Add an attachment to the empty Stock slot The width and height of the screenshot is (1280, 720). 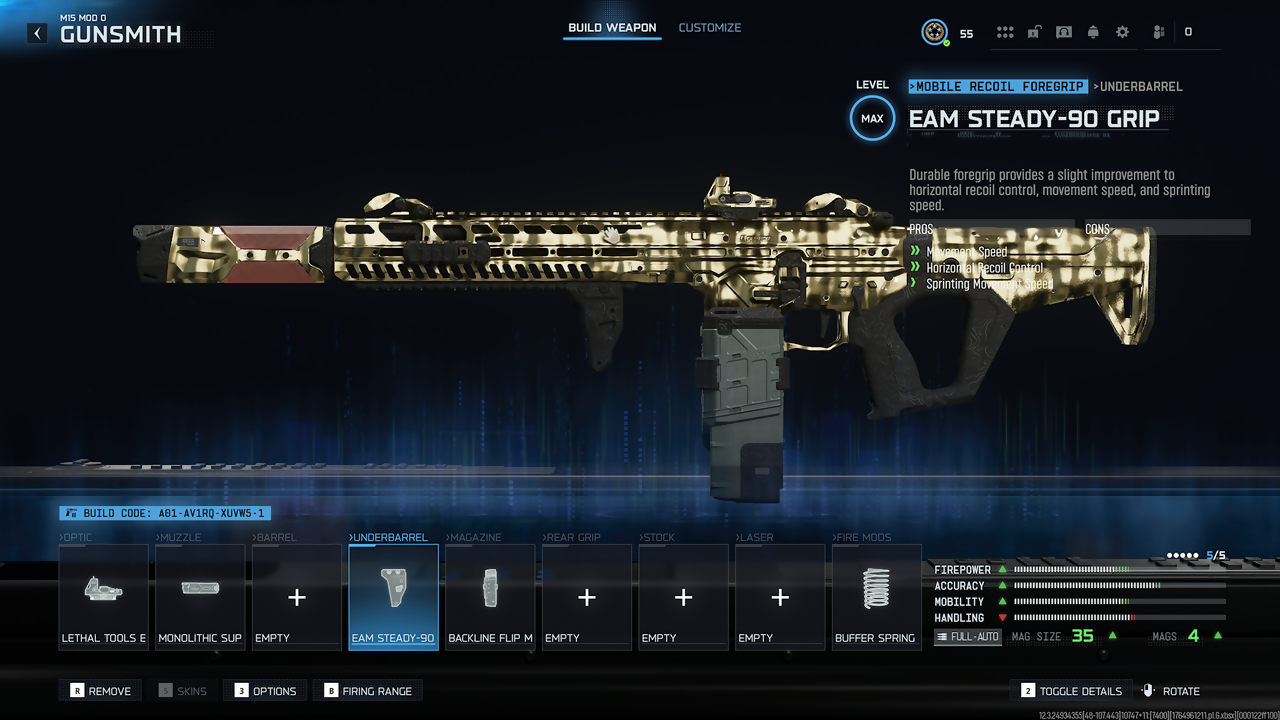click(x=683, y=597)
